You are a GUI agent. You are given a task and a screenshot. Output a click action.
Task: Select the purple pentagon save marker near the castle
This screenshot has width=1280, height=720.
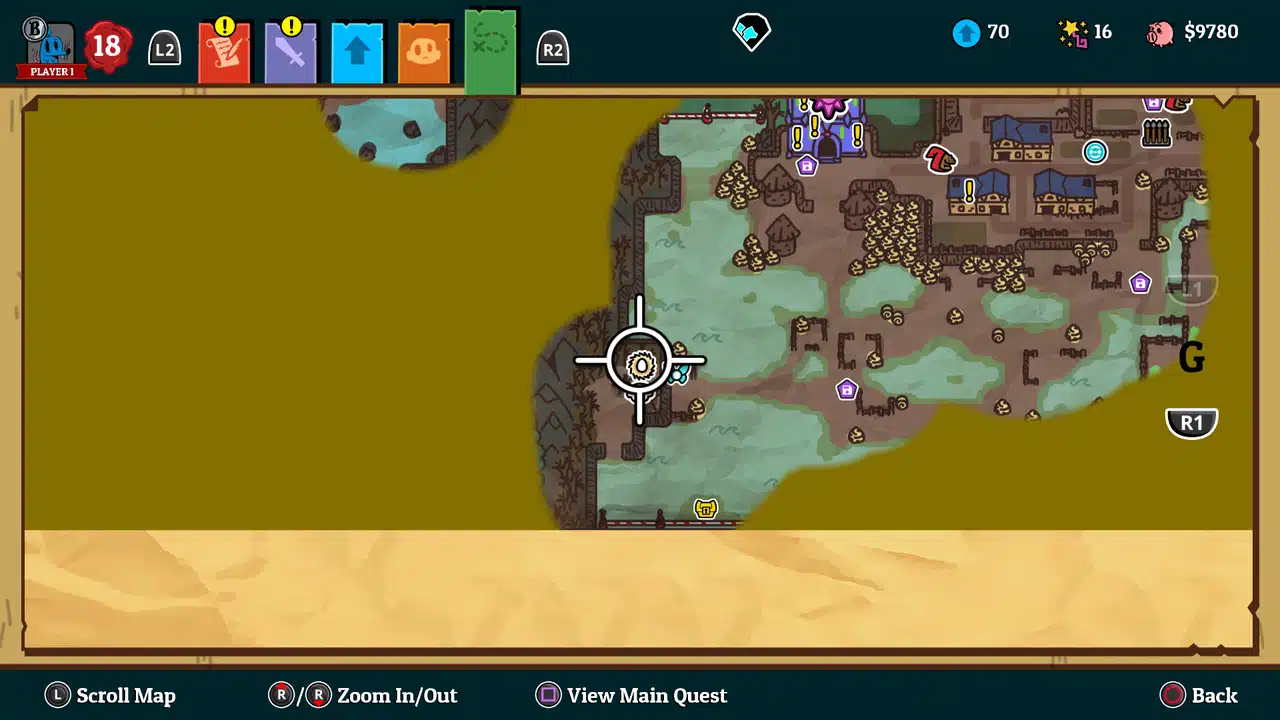[x=807, y=166]
